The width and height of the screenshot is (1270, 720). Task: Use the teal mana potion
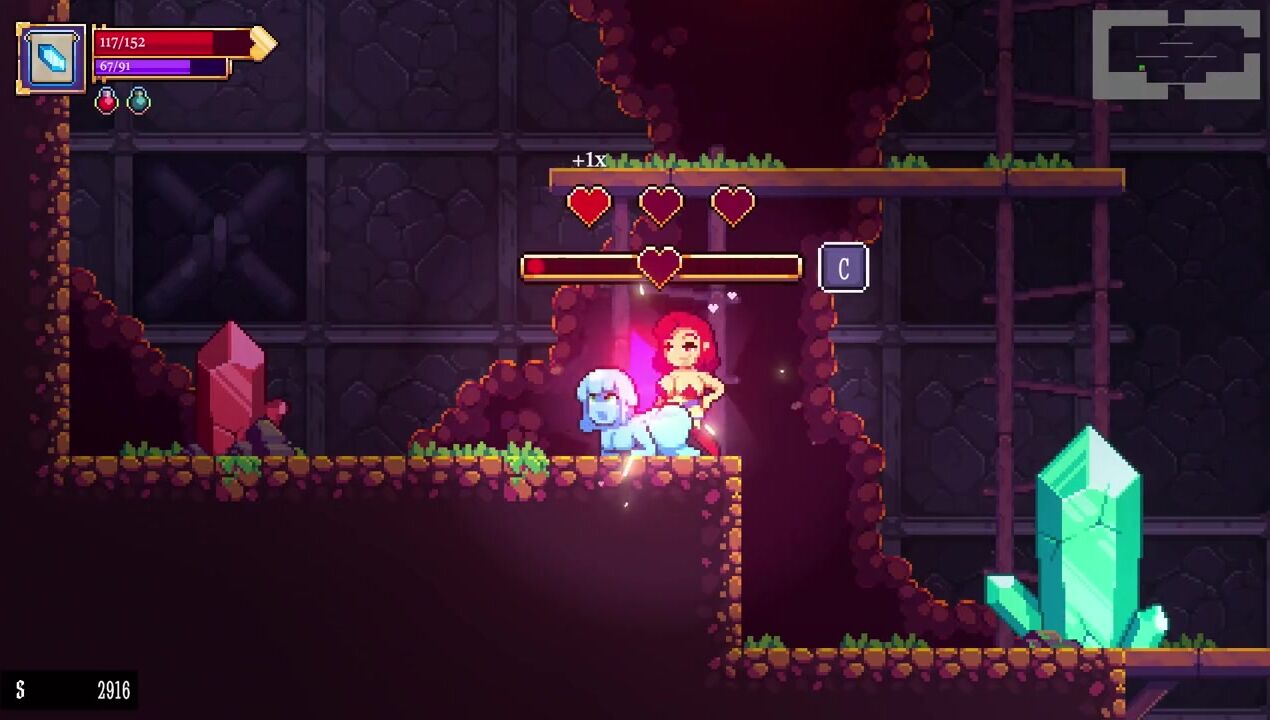pyautogui.click(x=139, y=101)
